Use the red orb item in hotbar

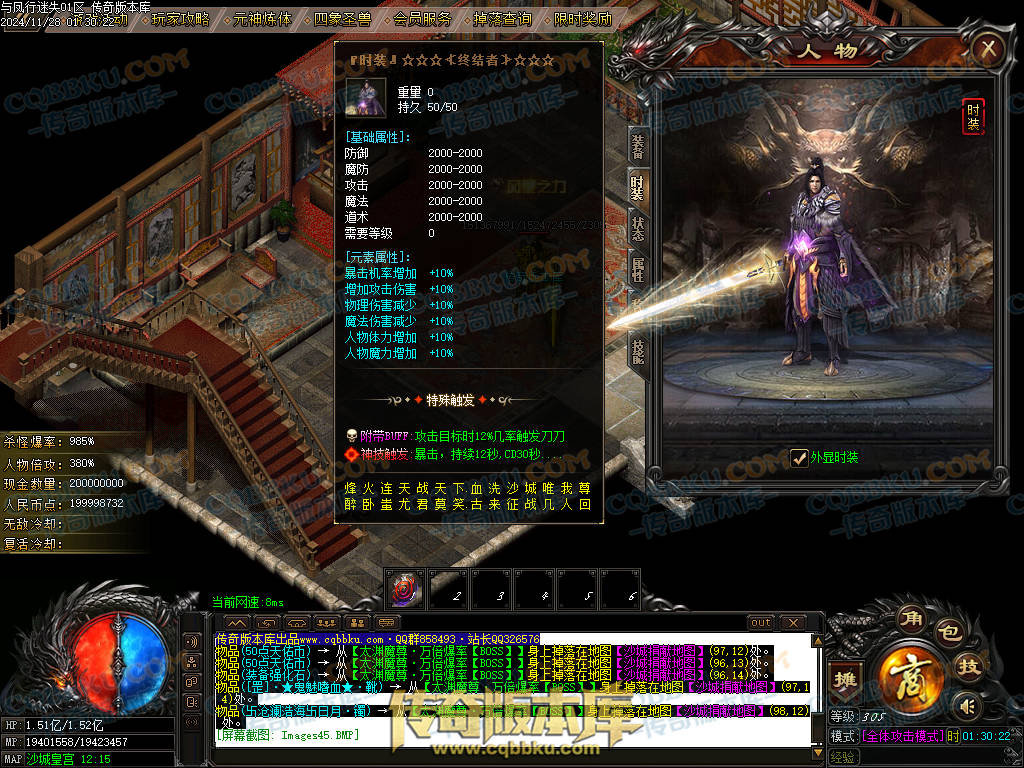tap(407, 588)
